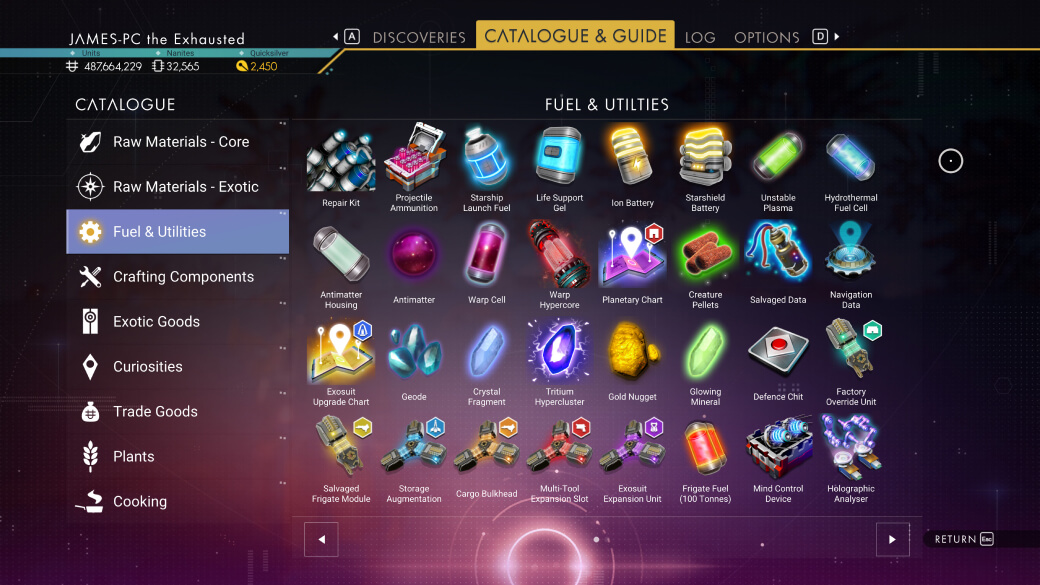Click the Warp Cell item

pyautogui.click(x=487, y=260)
